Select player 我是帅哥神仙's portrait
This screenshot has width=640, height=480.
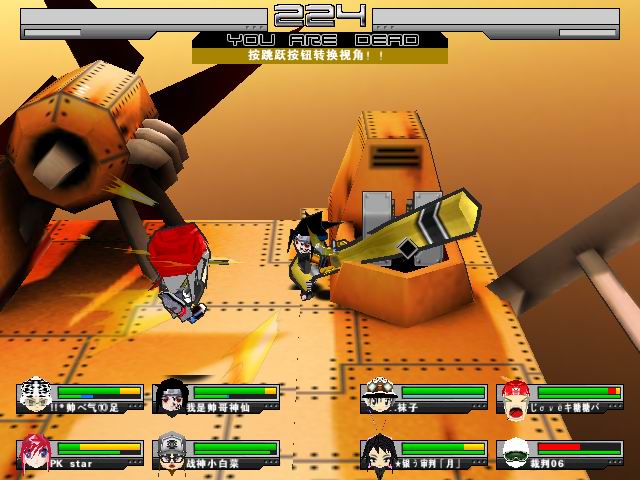171,397
